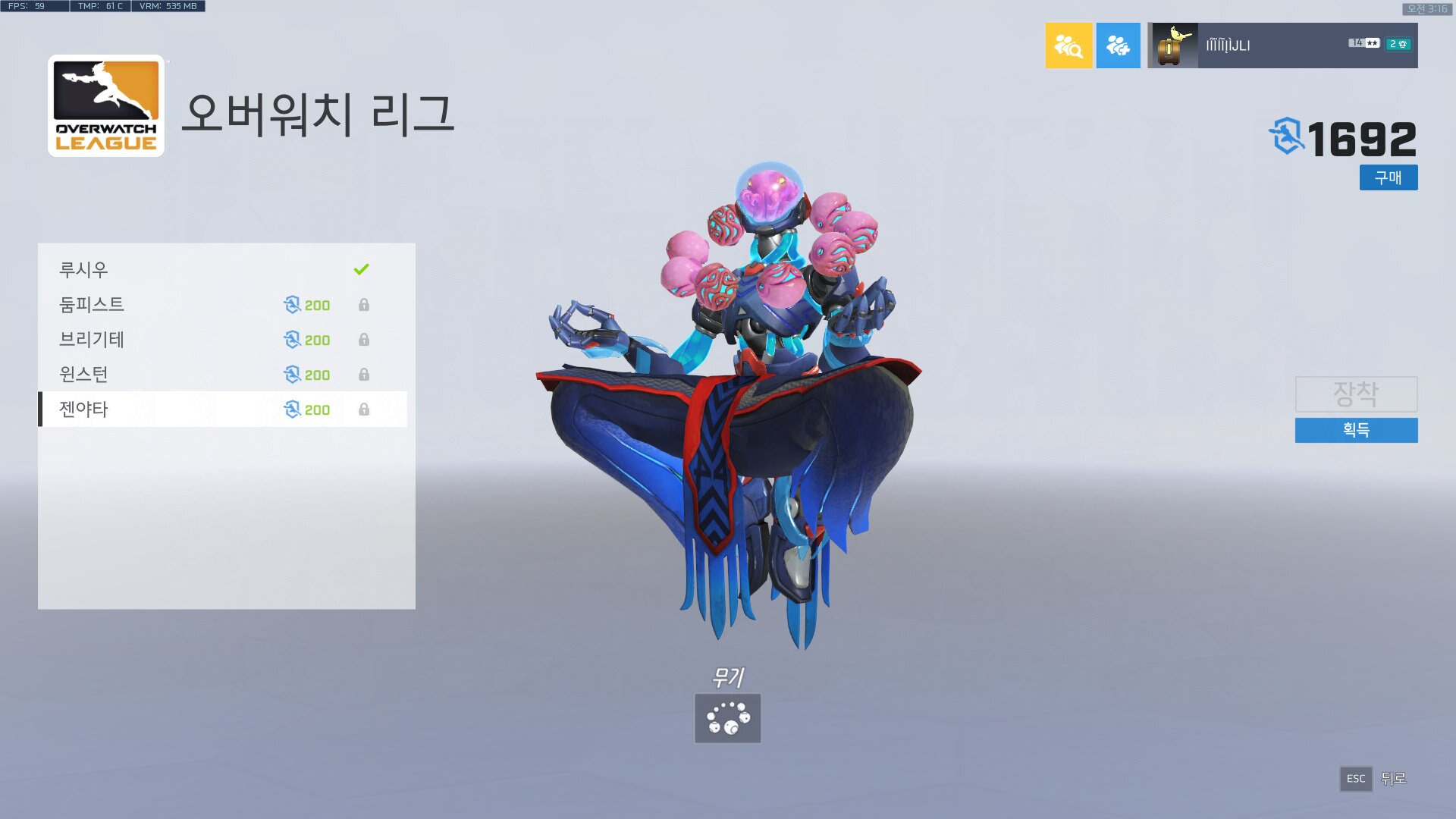Click the 구매 purchase button
Screen dimensions: 1456x819
tap(1389, 177)
